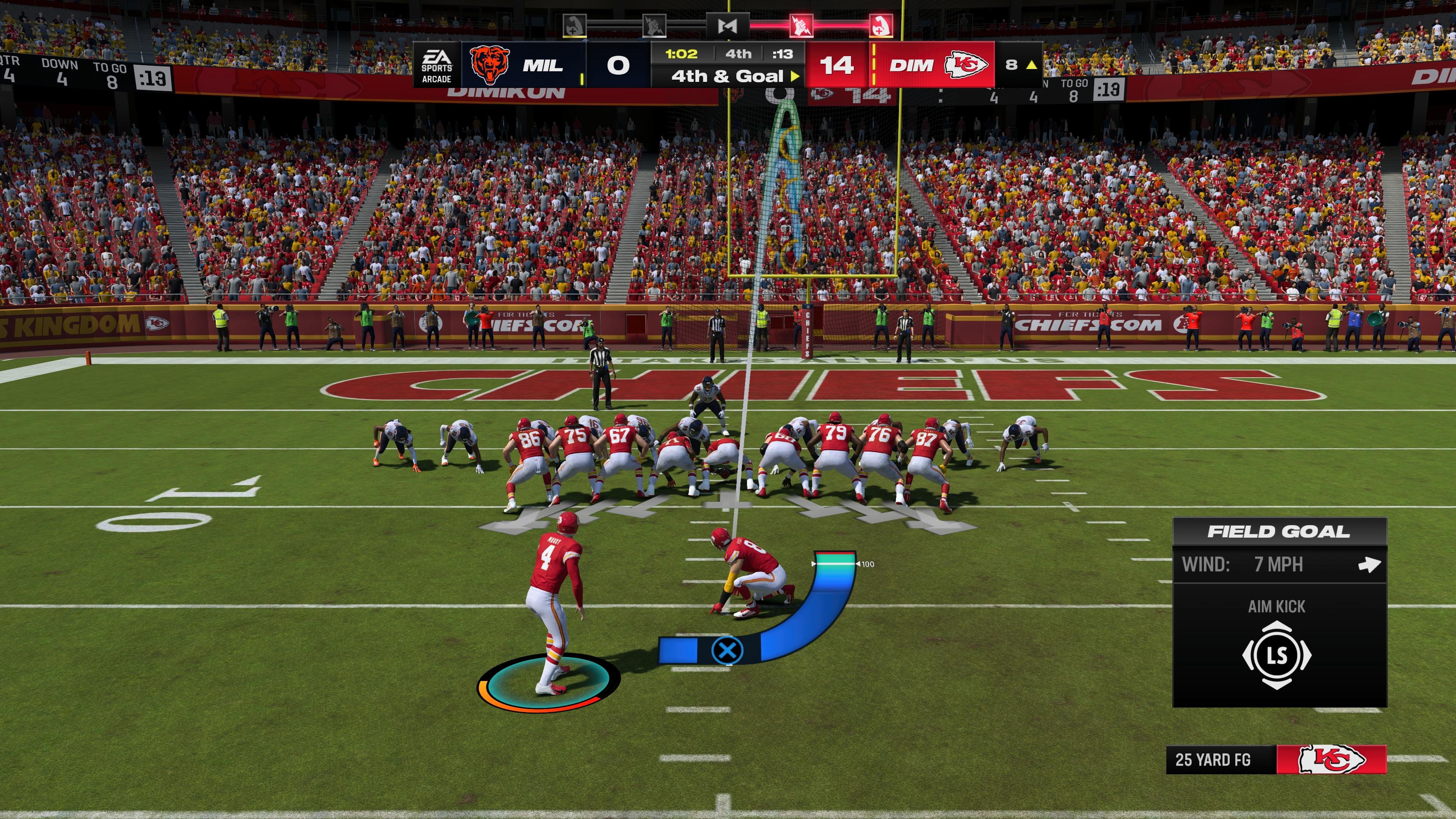Select the MIL team momentum boost icon
The image size is (1456, 819).
tap(575, 25)
